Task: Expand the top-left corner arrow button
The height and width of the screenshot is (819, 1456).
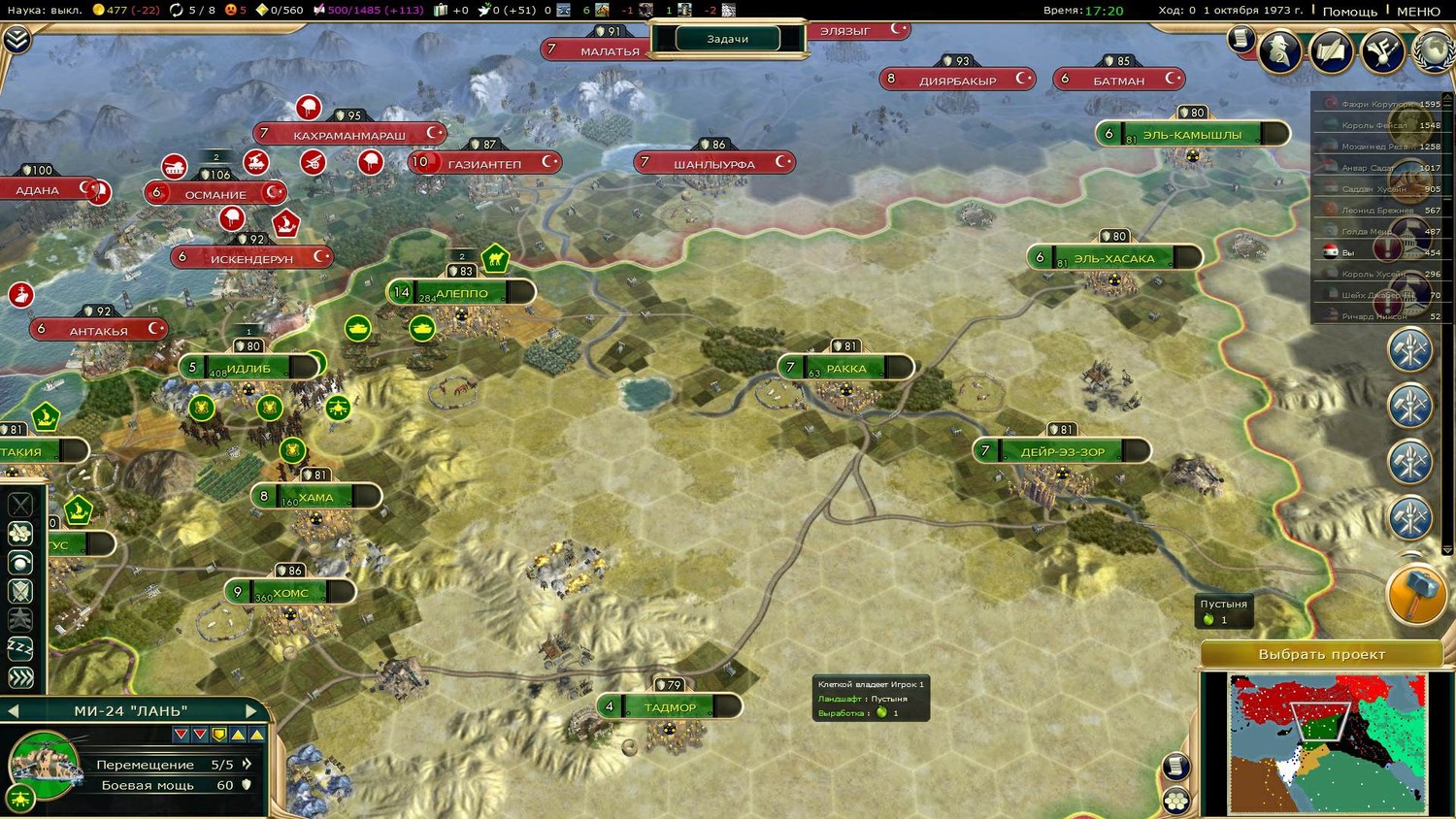Action: click(x=17, y=39)
